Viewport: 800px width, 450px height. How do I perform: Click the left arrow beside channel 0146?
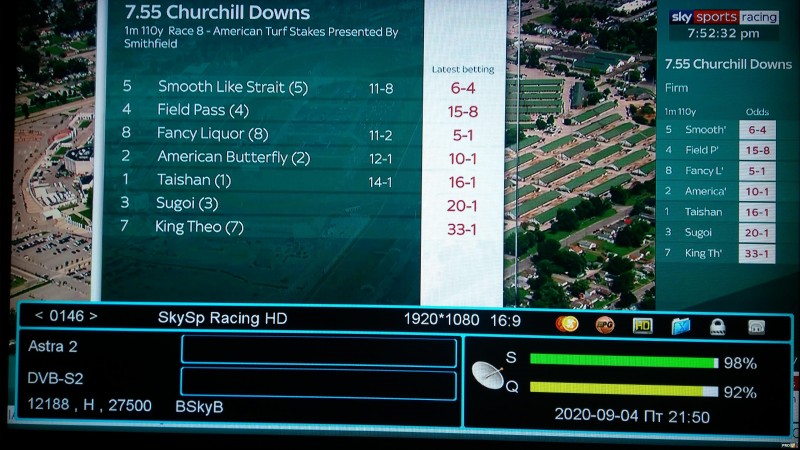coord(39,317)
